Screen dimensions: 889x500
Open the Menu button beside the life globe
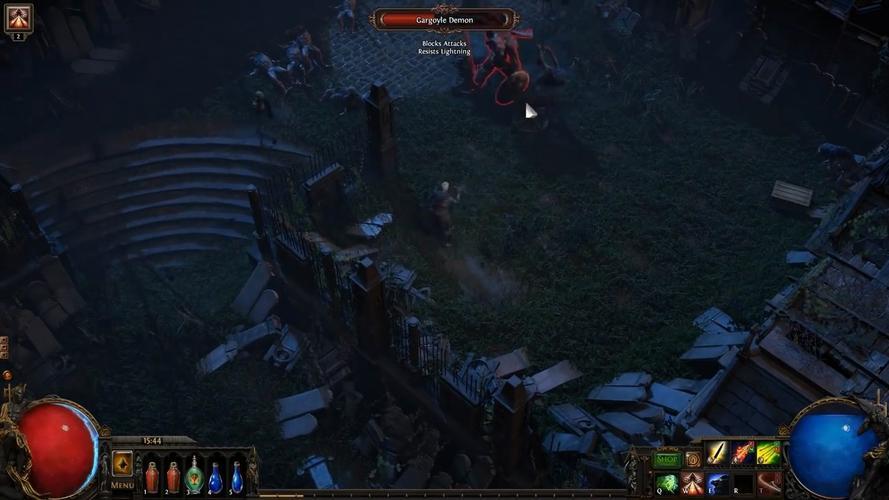pyautogui.click(x=122, y=468)
